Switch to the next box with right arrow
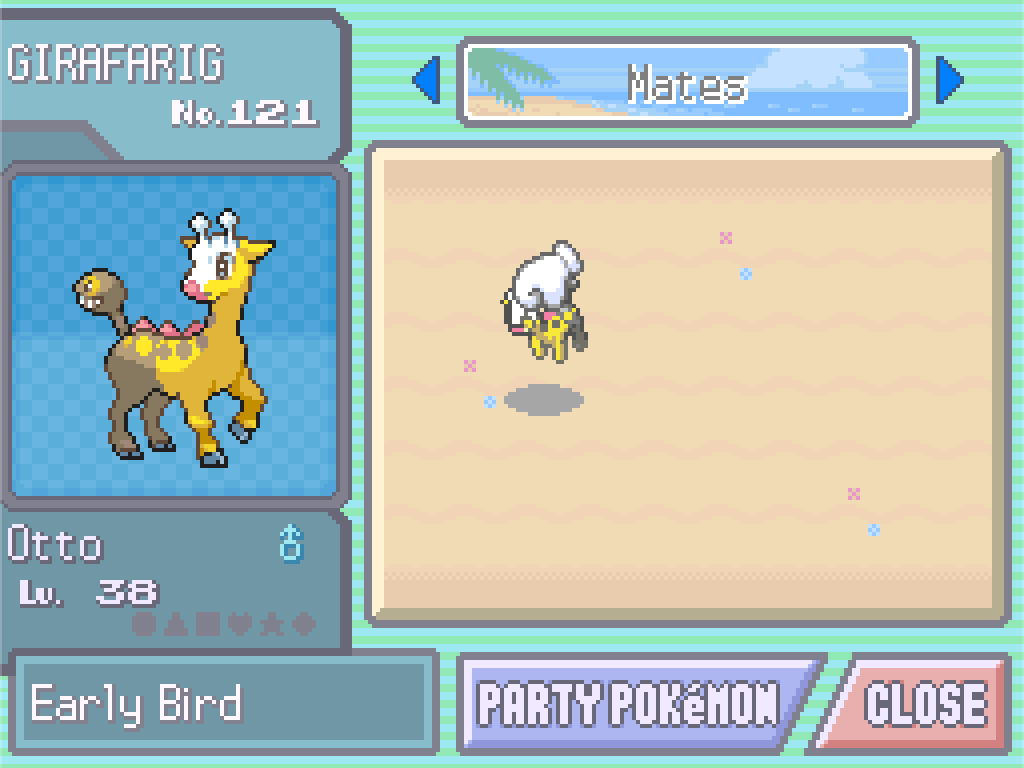 (x=949, y=81)
